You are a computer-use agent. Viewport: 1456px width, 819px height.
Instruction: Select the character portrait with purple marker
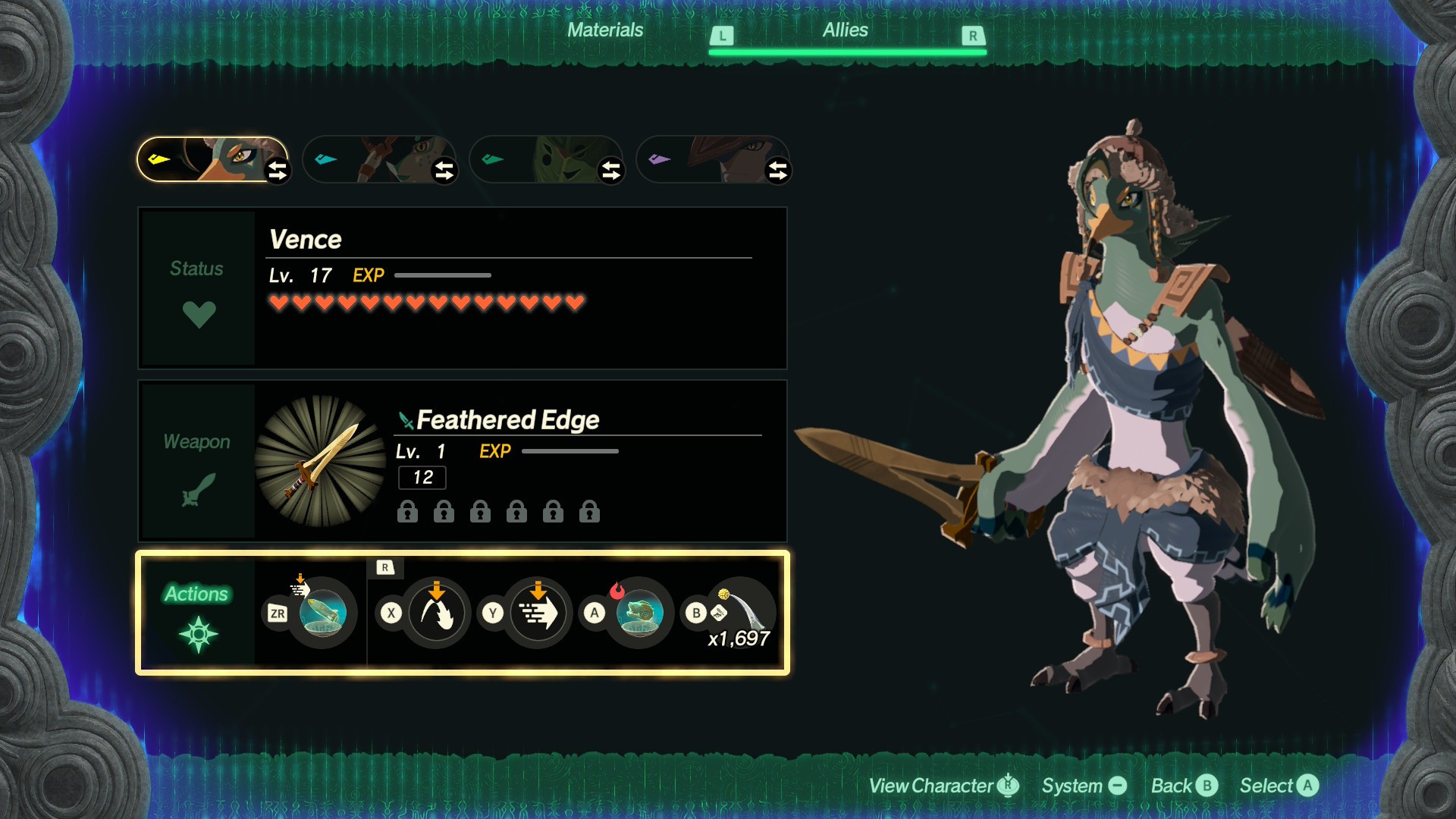tap(713, 159)
